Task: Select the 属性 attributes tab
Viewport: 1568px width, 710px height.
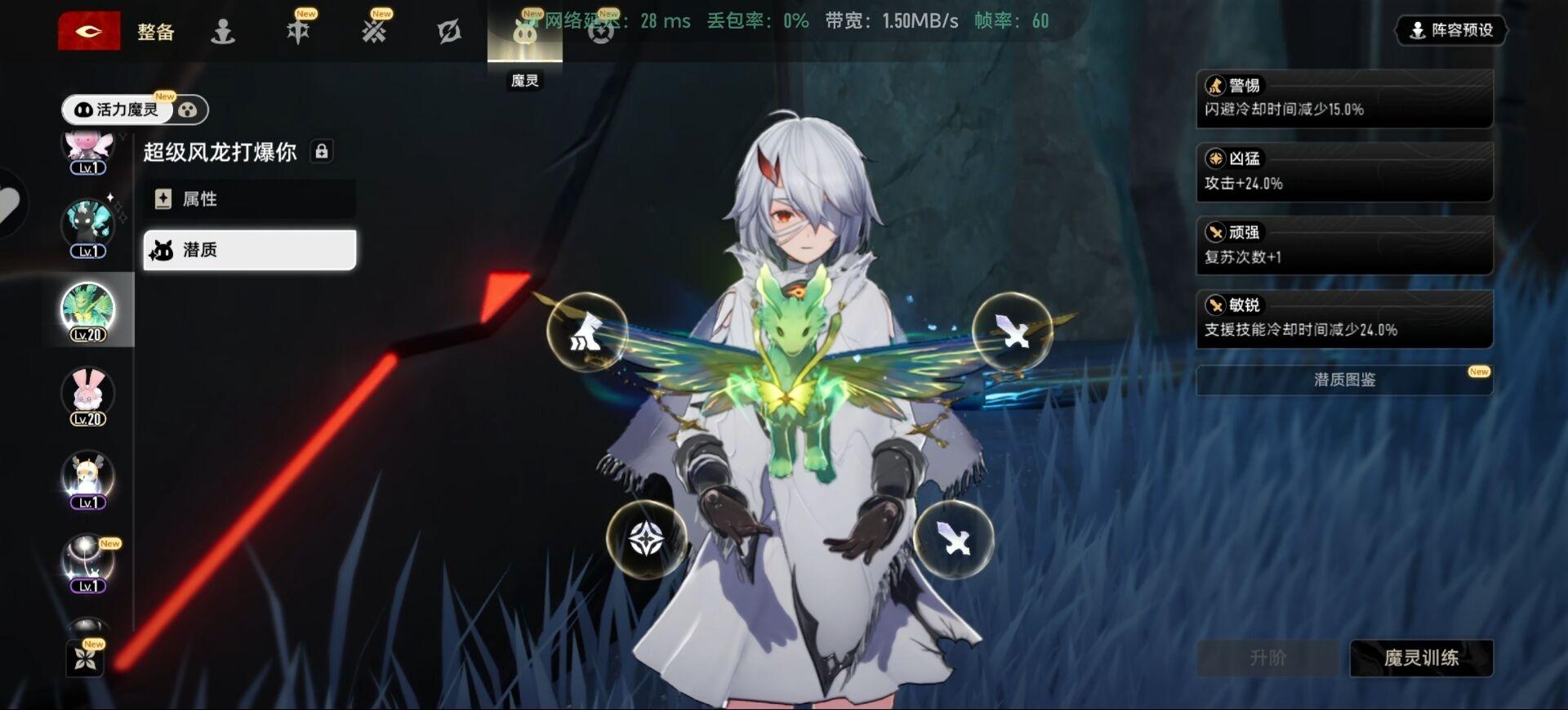Action: 249,199
